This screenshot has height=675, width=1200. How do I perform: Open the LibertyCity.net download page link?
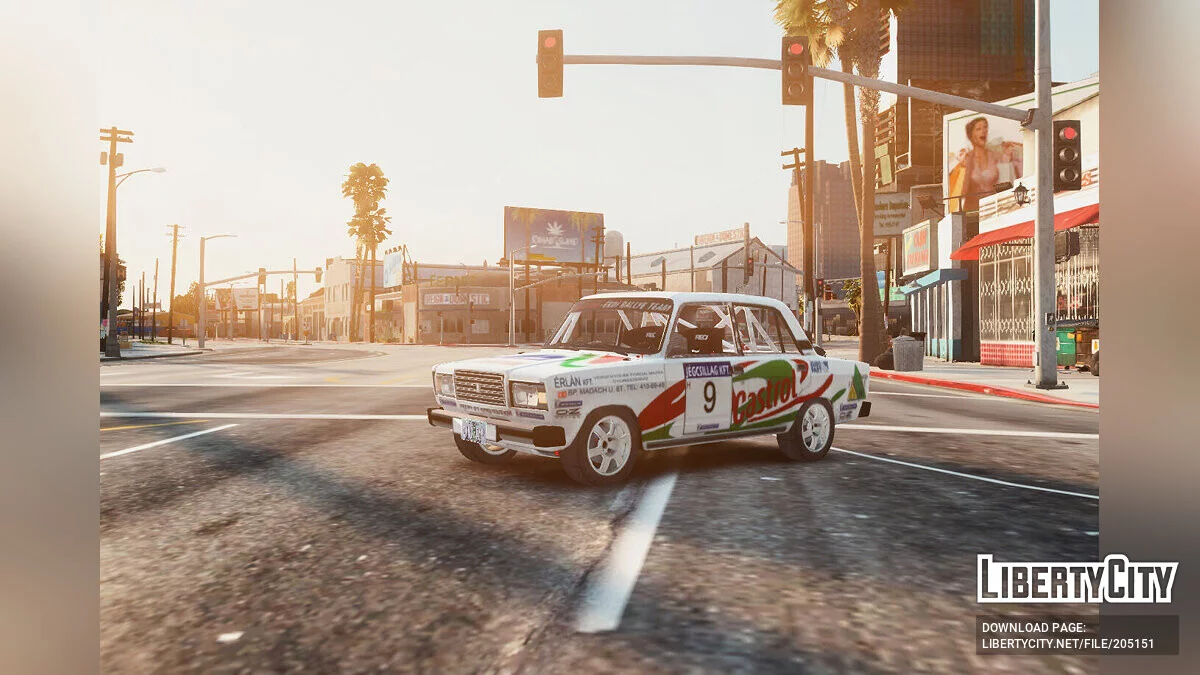pos(1067,643)
